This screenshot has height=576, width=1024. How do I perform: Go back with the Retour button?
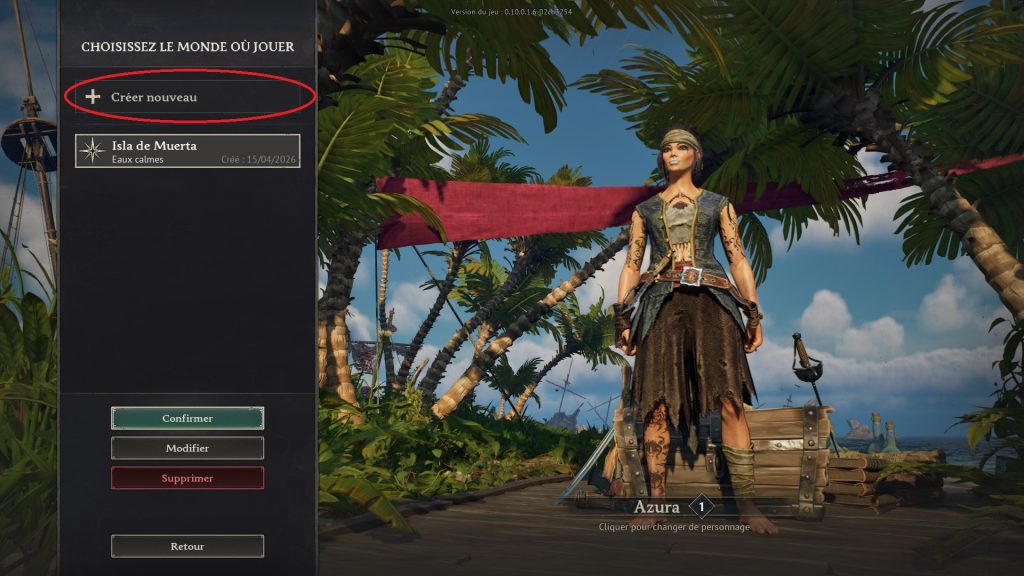(187, 546)
